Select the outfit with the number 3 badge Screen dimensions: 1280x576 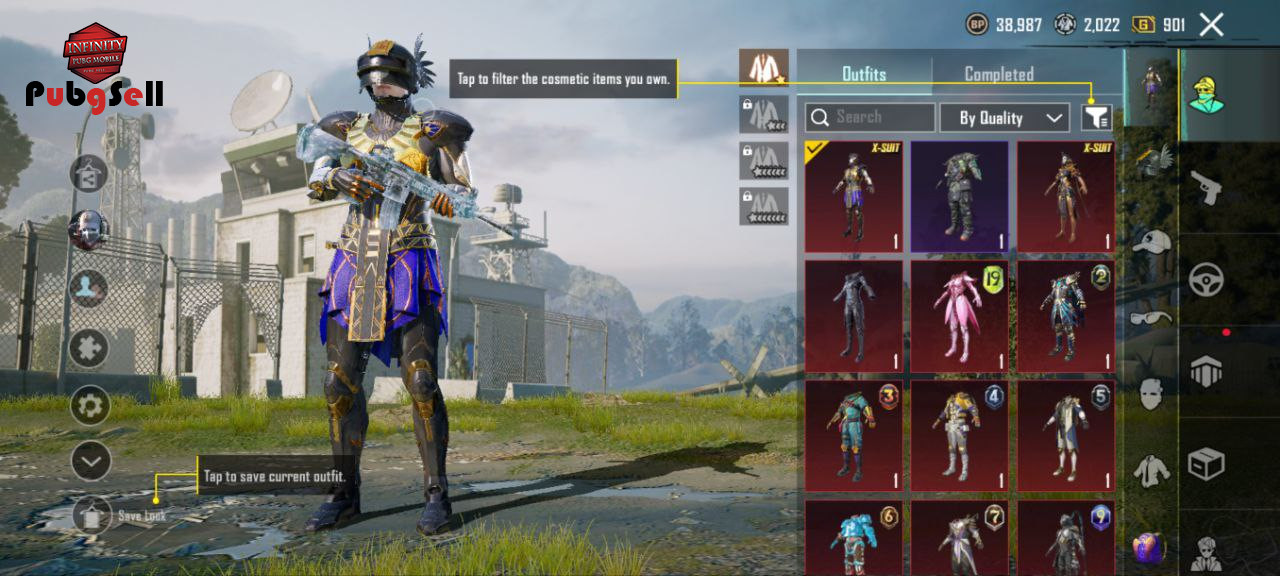click(x=853, y=435)
